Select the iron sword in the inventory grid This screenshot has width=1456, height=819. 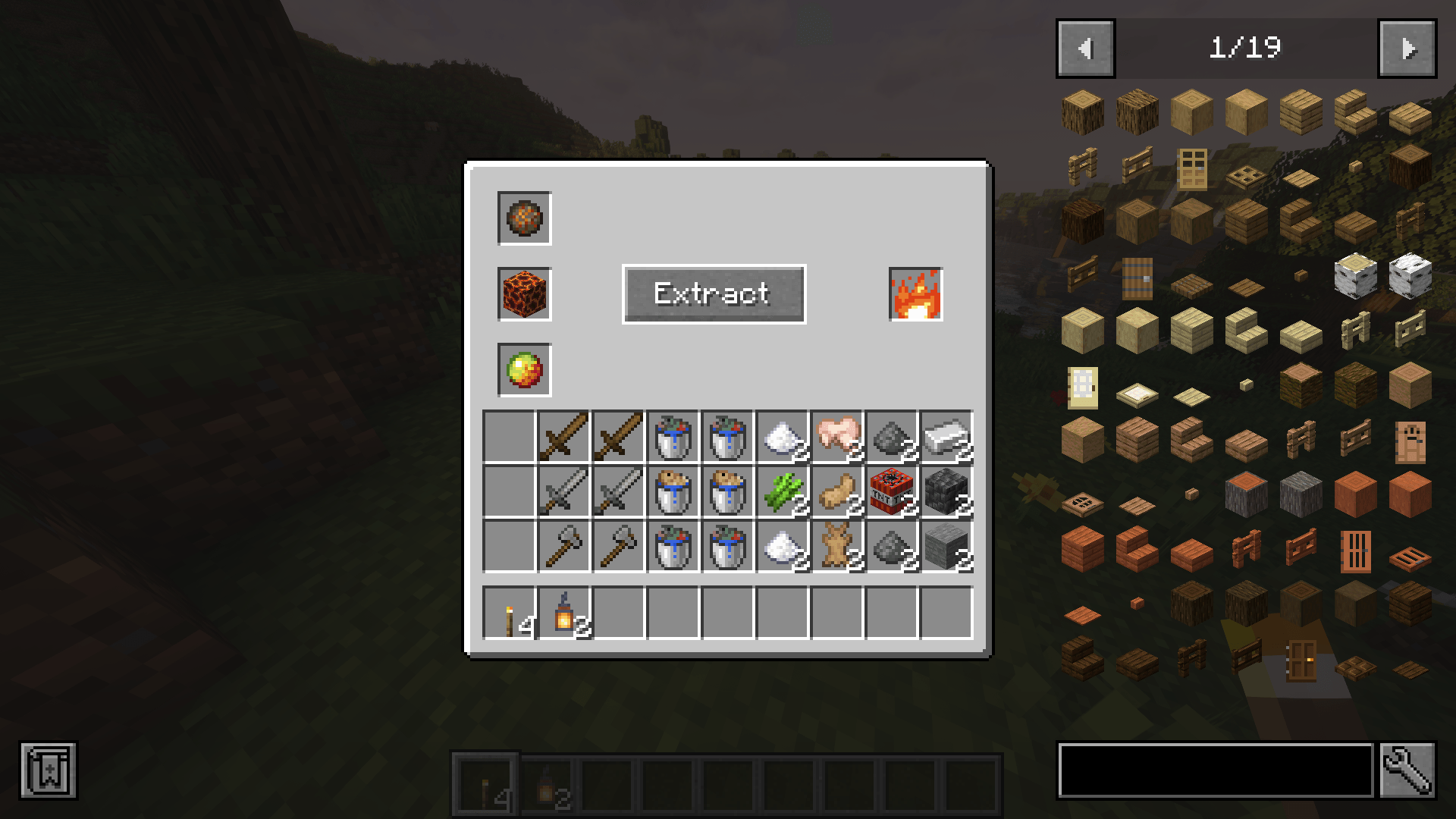pyautogui.click(x=563, y=493)
